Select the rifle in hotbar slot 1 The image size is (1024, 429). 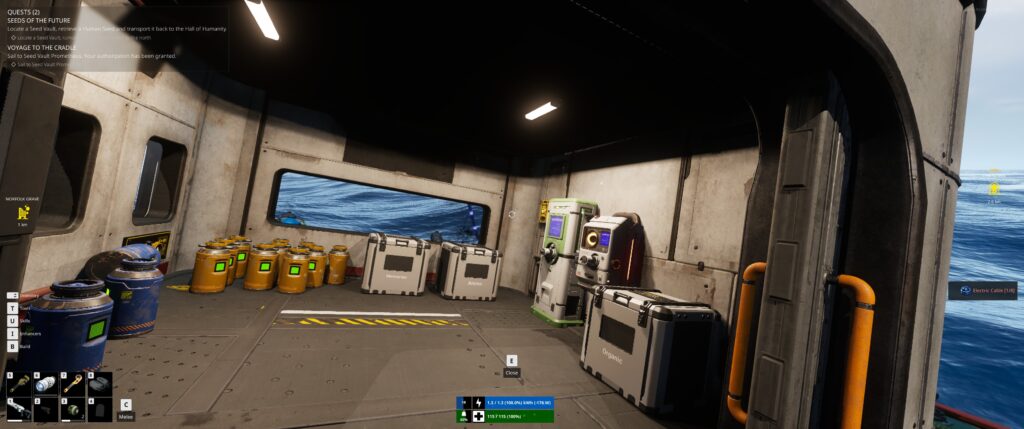(19, 409)
